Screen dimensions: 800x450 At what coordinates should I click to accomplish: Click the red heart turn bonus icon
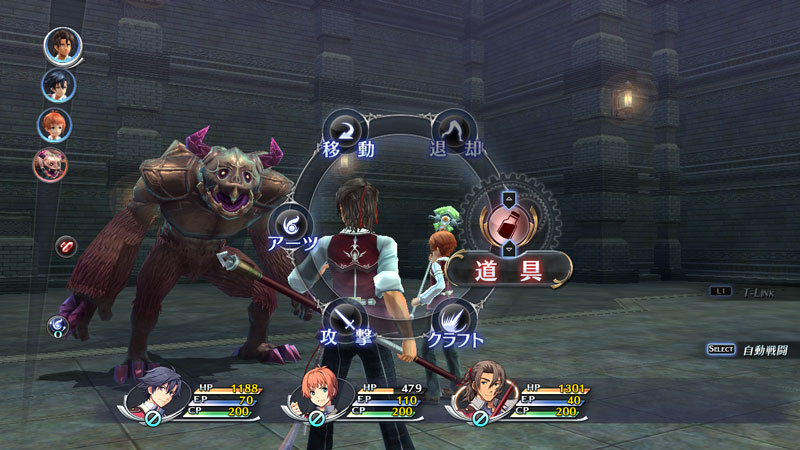65,246
